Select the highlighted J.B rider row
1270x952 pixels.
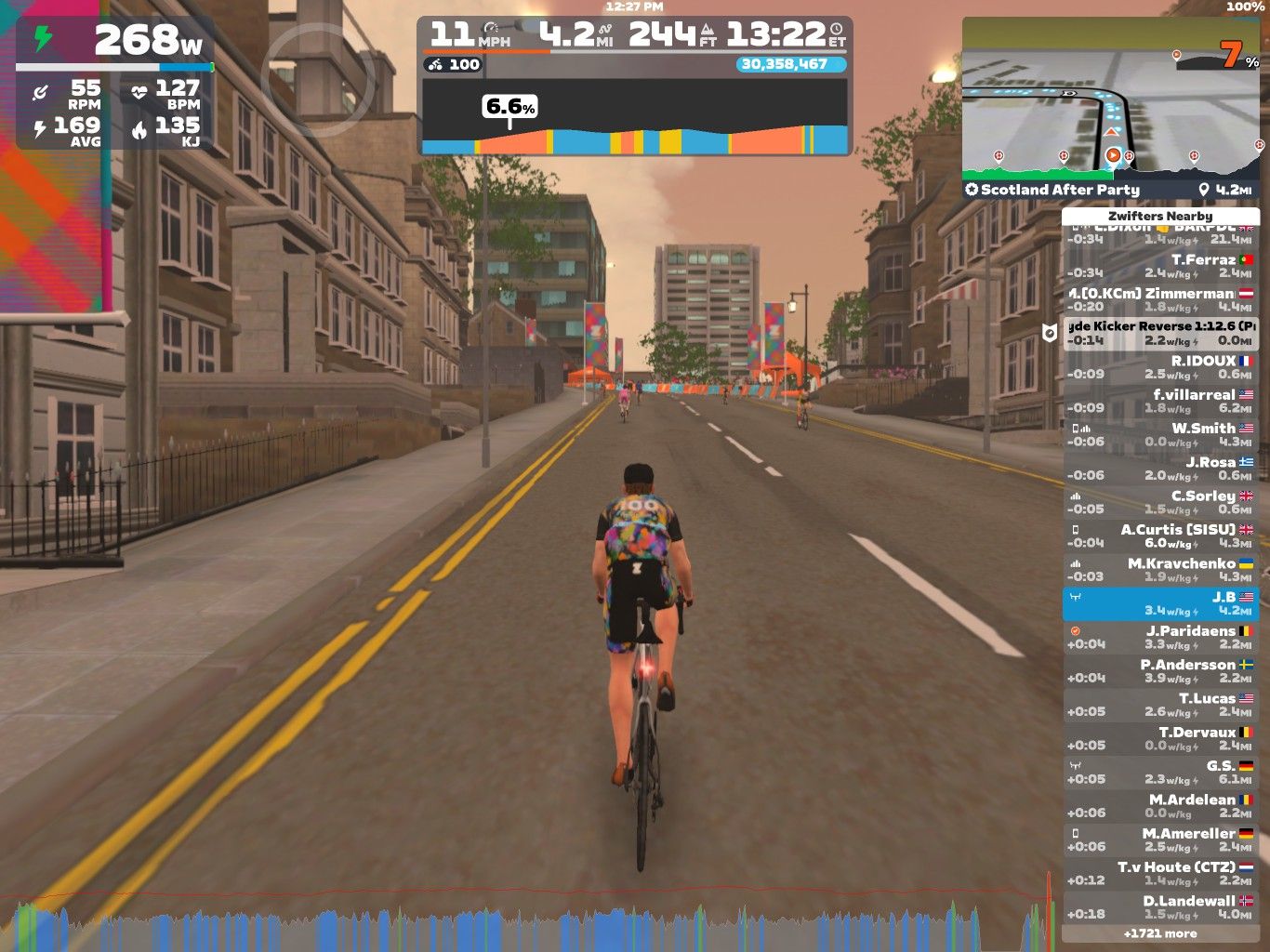(1159, 603)
